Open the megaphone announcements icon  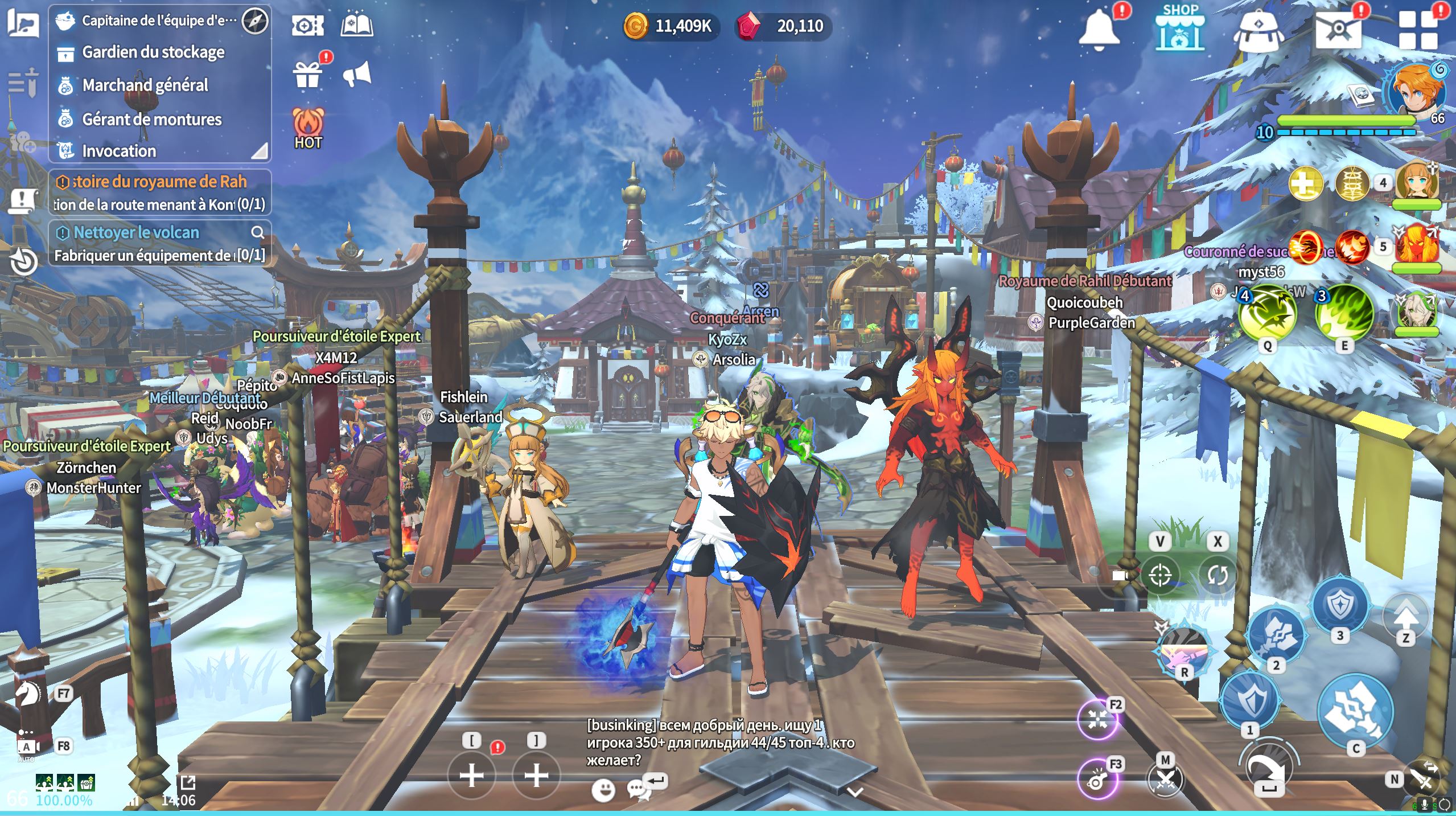click(x=357, y=75)
